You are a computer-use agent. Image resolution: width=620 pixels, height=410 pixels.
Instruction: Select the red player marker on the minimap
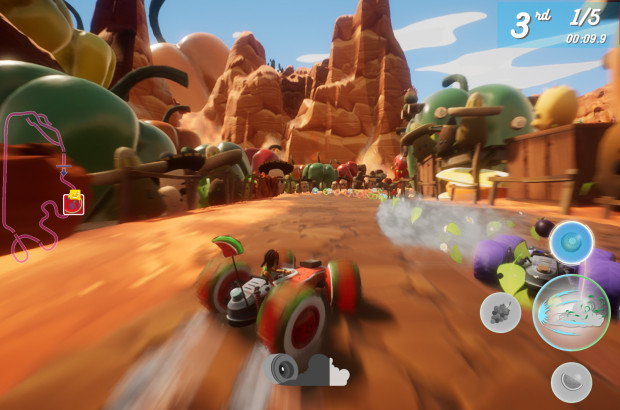[72, 204]
